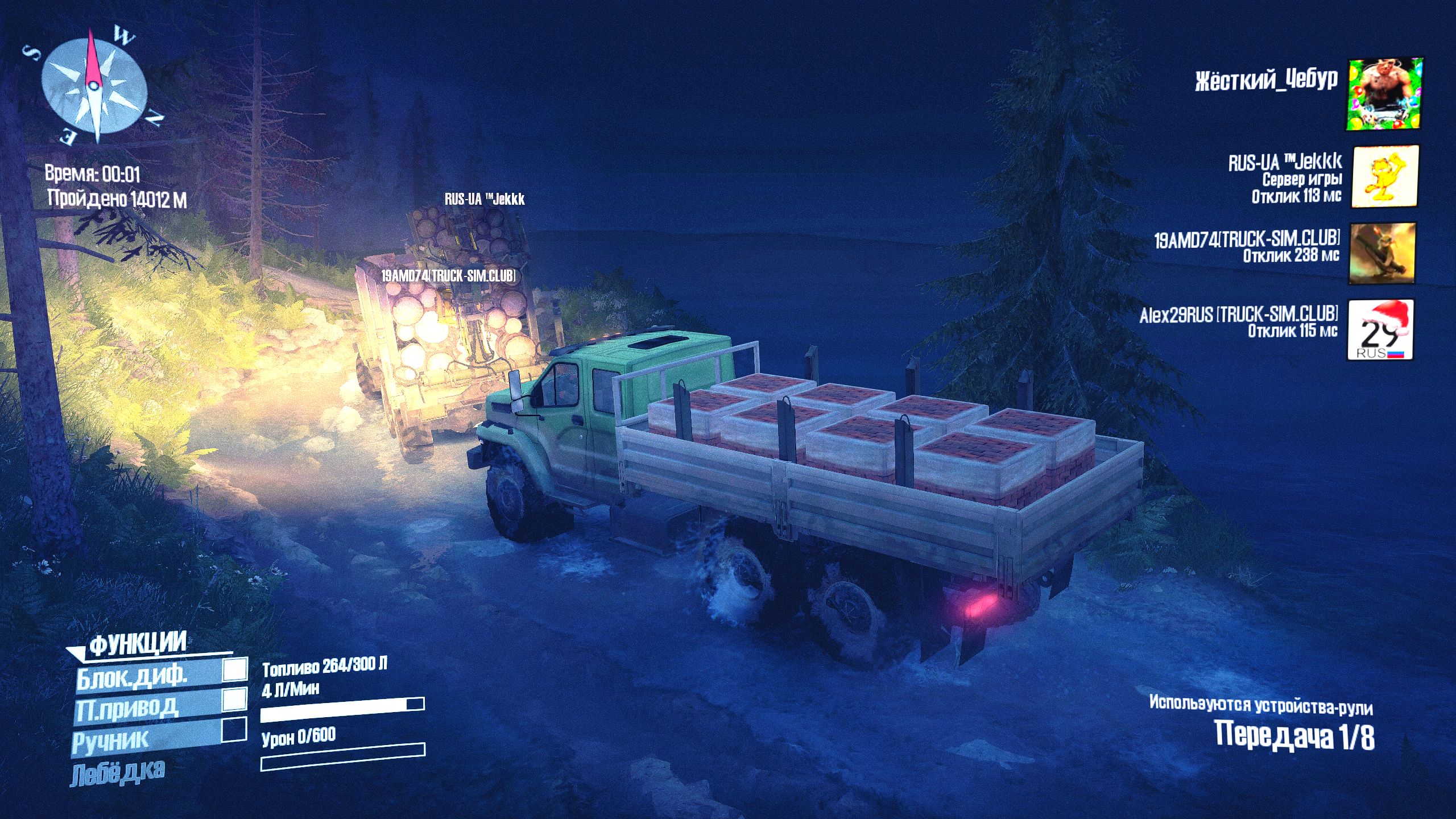Choose 19AMD74 player avatar in list
Screen dimensions: 1456x819
[x=1381, y=253]
